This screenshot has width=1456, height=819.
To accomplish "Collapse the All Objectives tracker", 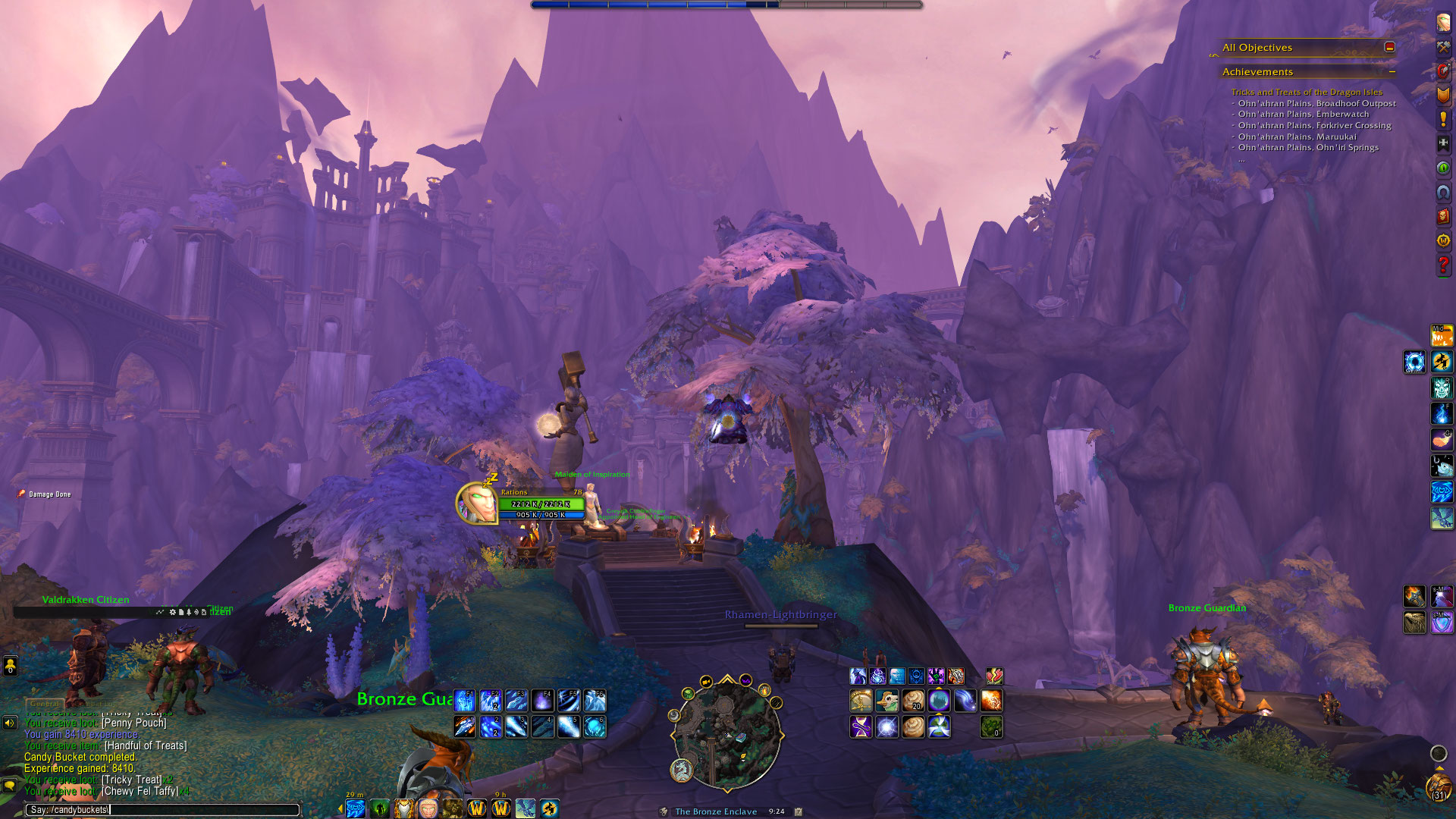I will pyautogui.click(x=1389, y=47).
